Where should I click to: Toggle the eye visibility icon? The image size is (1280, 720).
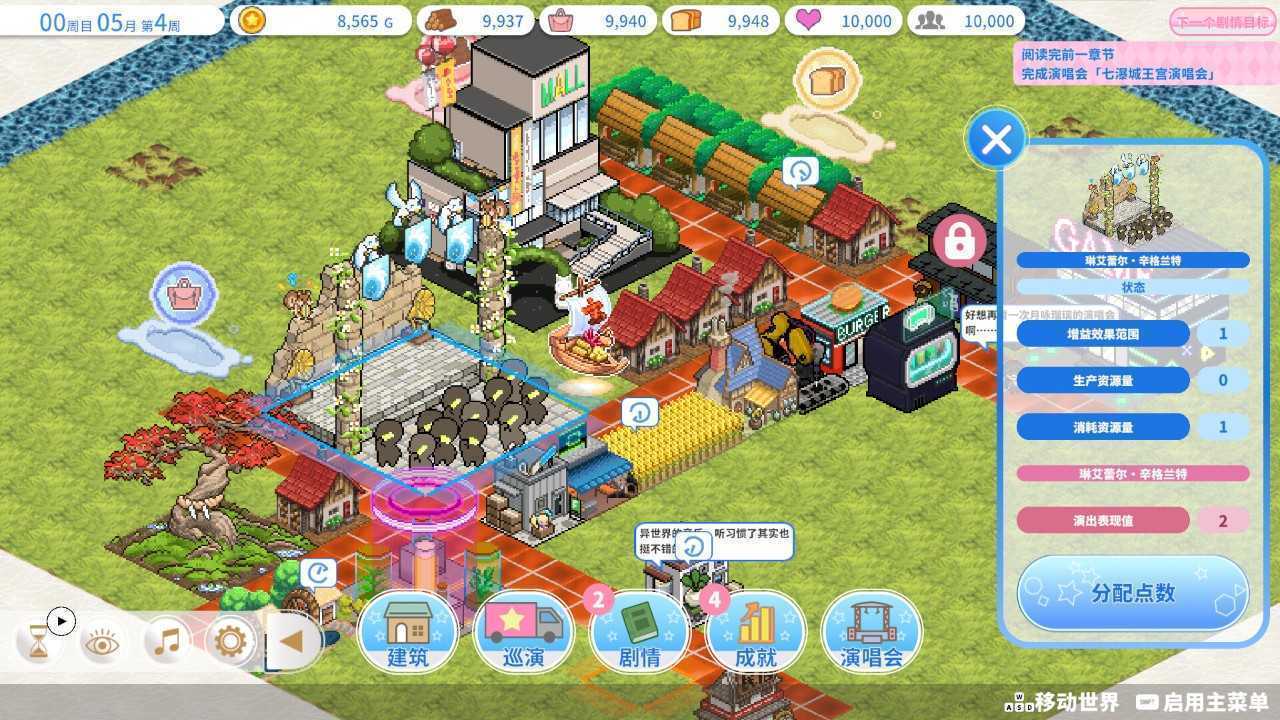[101, 642]
